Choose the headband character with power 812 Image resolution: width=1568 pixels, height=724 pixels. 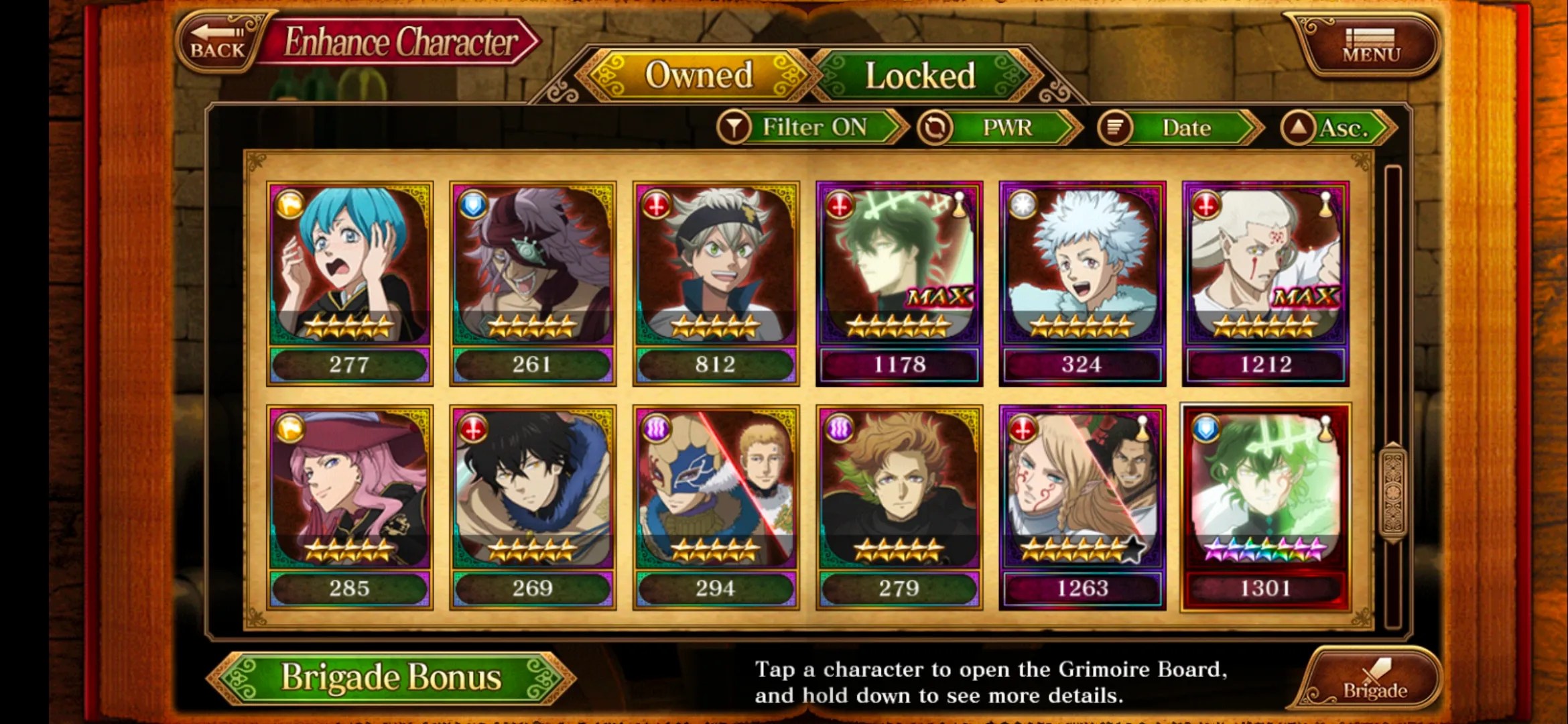click(716, 283)
